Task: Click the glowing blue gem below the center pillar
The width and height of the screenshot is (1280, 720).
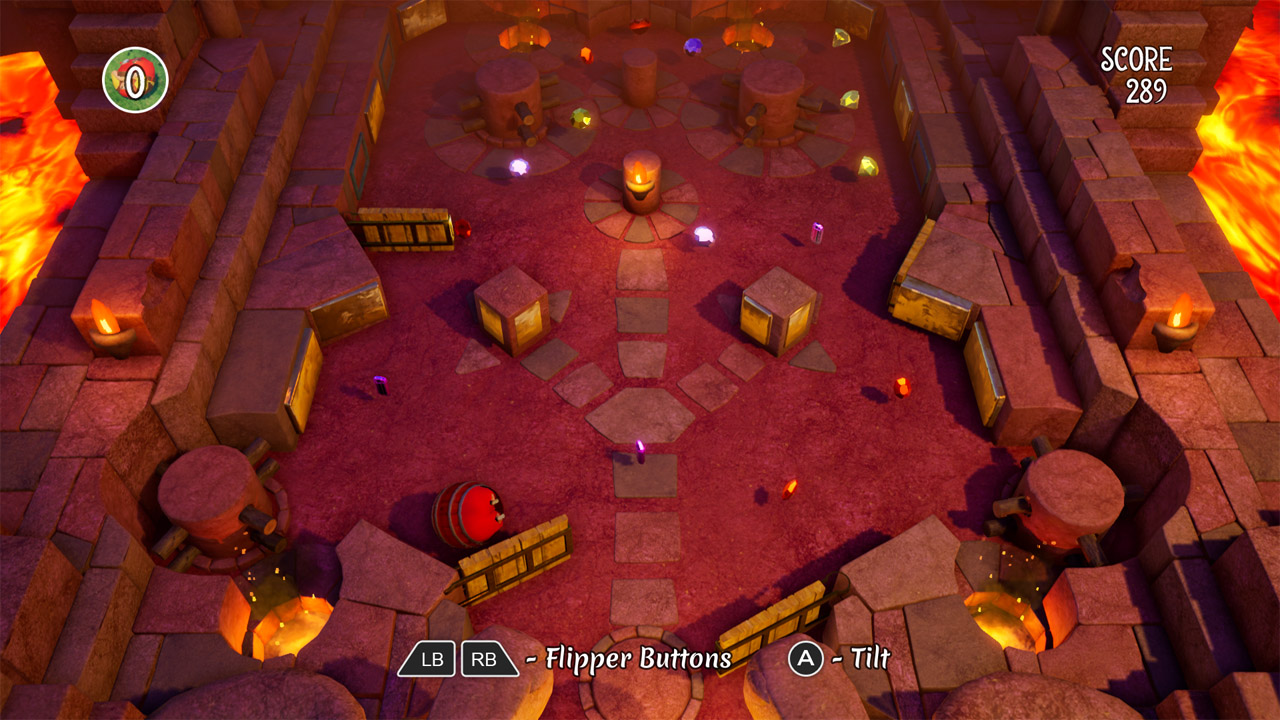Action: coord(704,234)
